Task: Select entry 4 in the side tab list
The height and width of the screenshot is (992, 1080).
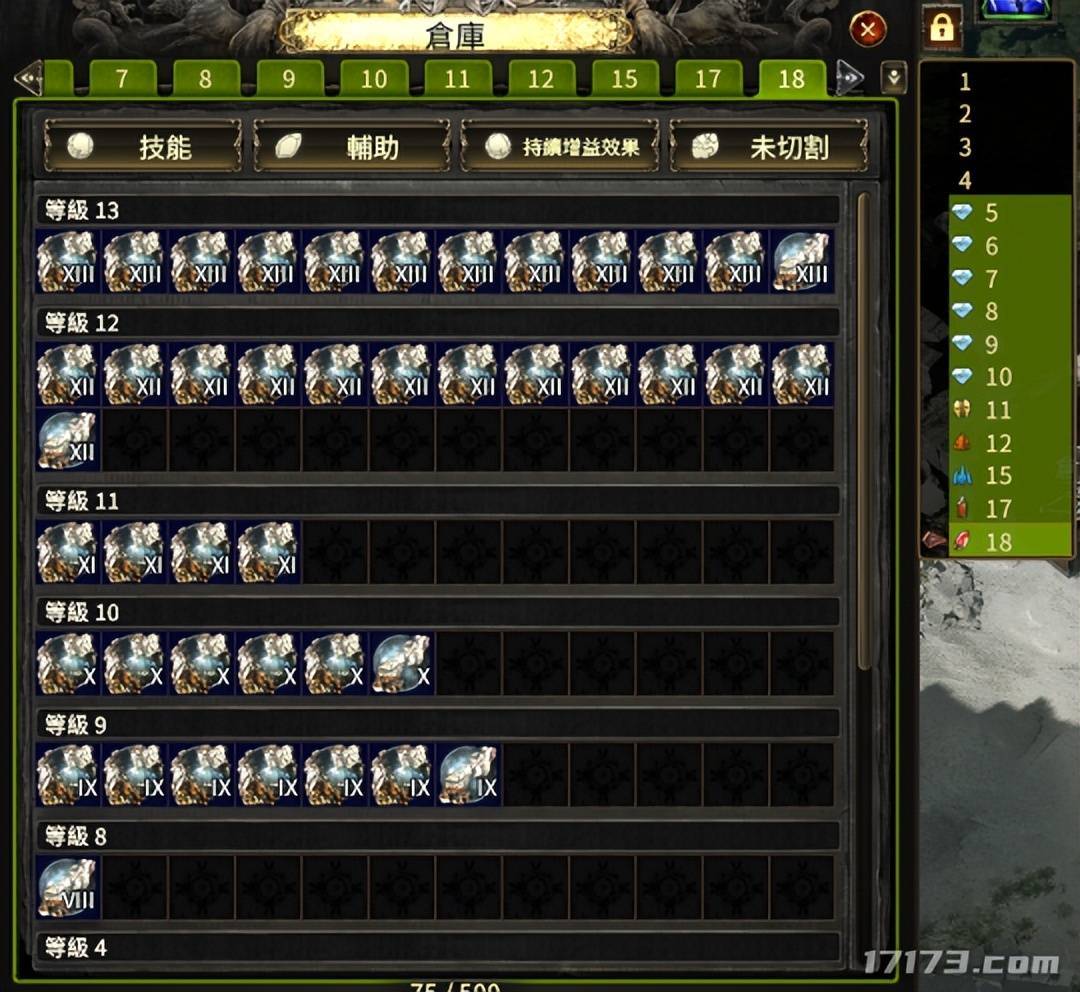Action: [965, 181]
